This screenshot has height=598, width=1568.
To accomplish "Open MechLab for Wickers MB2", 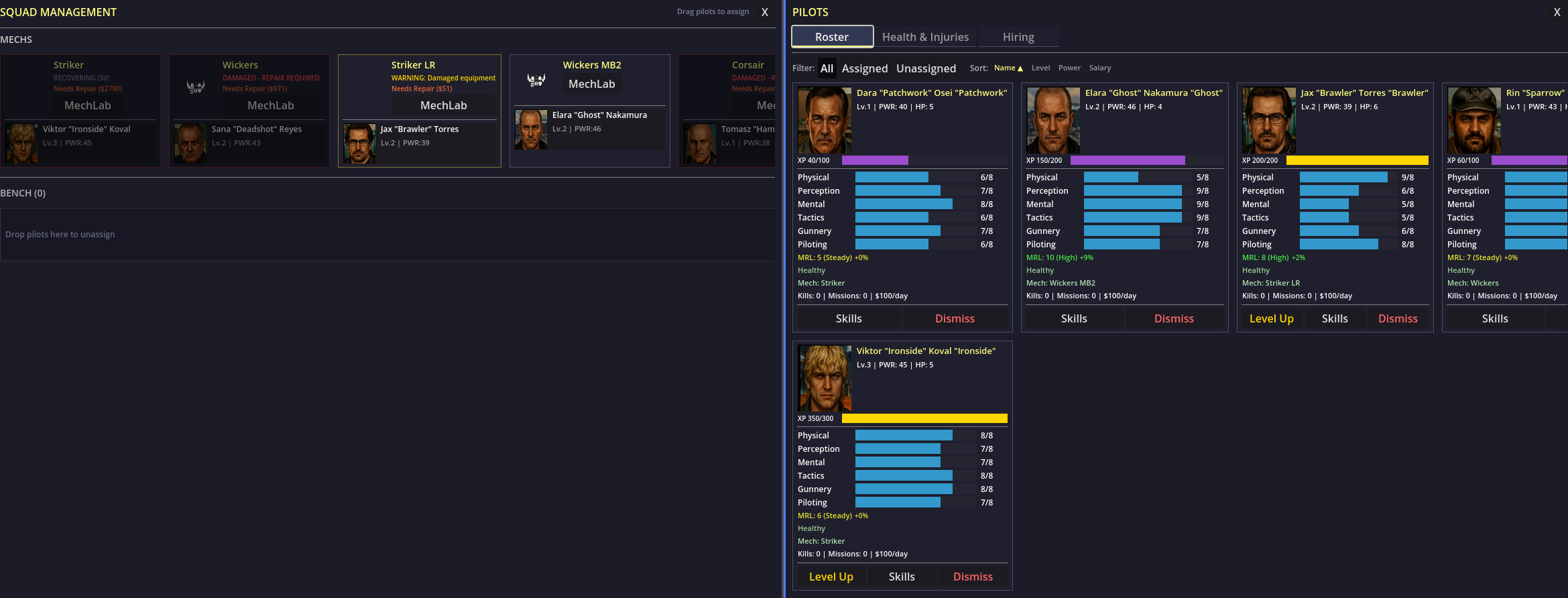I will [591, 84].
